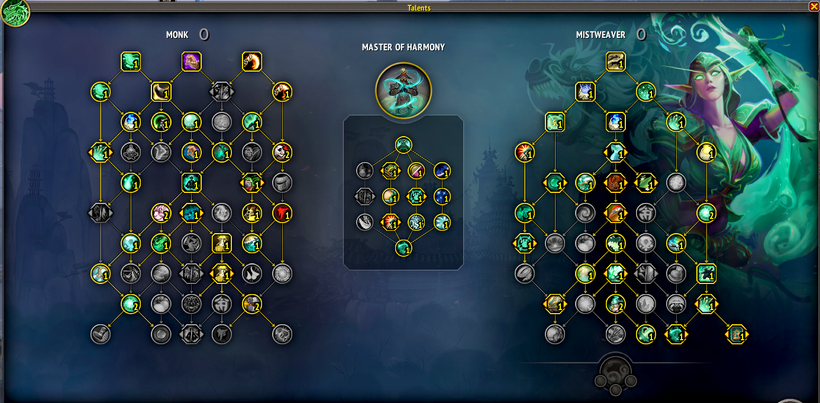Click the top node of the hero talent tree
The image size is (820, 403).
click(403, 144)
